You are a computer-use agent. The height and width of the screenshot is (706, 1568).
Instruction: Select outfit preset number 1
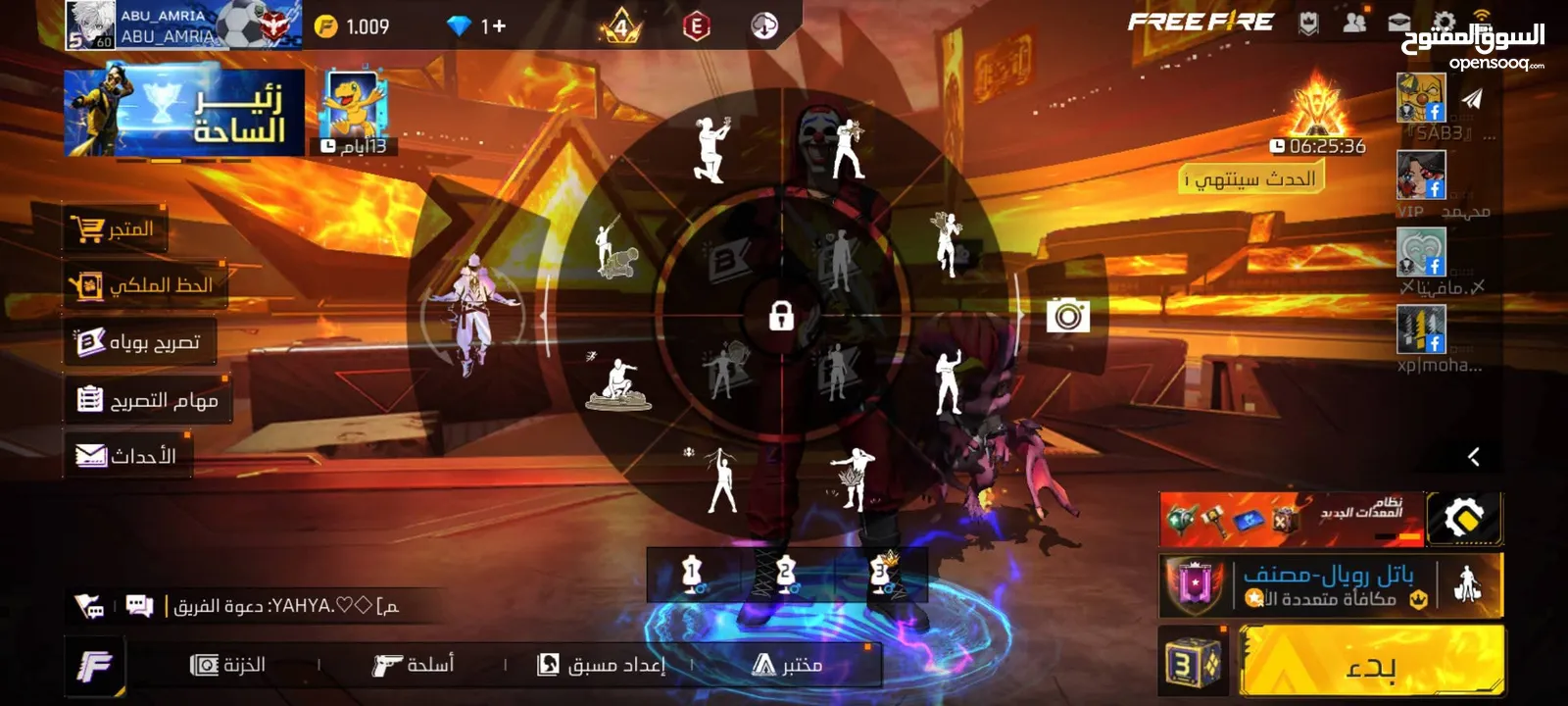pyautogui.click(x=692, y=575)
